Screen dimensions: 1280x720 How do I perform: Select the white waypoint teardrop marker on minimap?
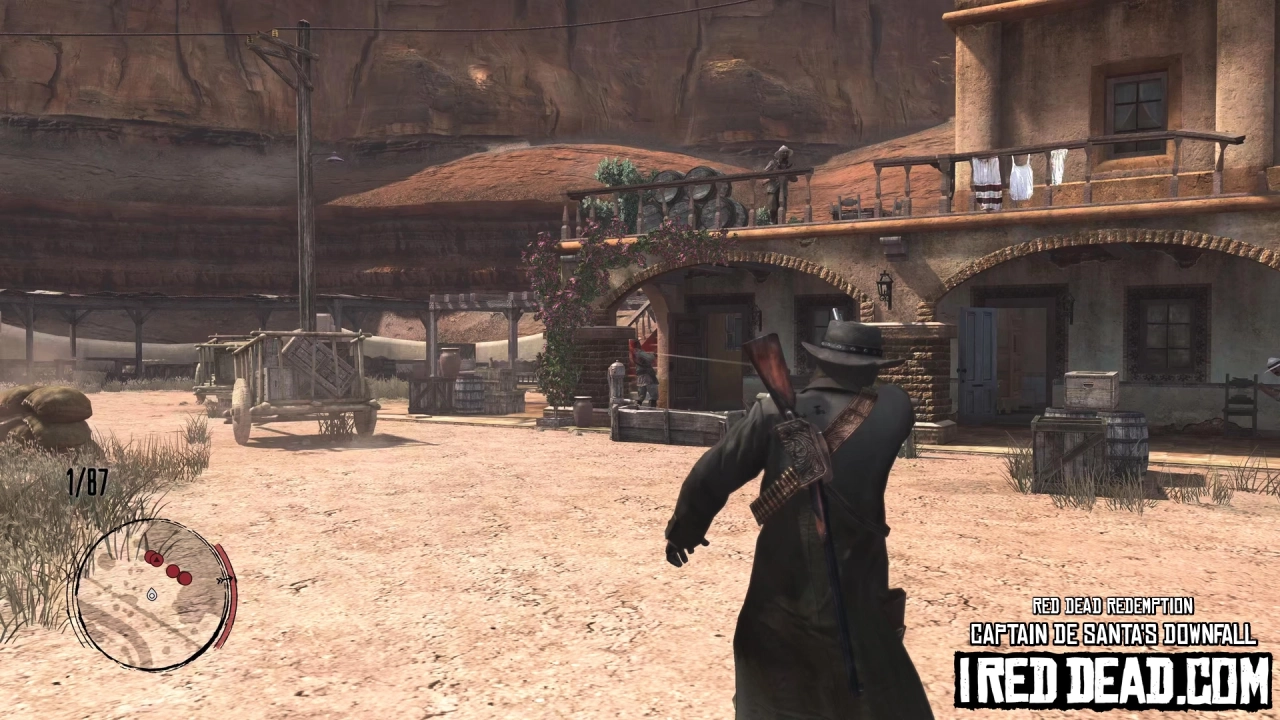152,595
